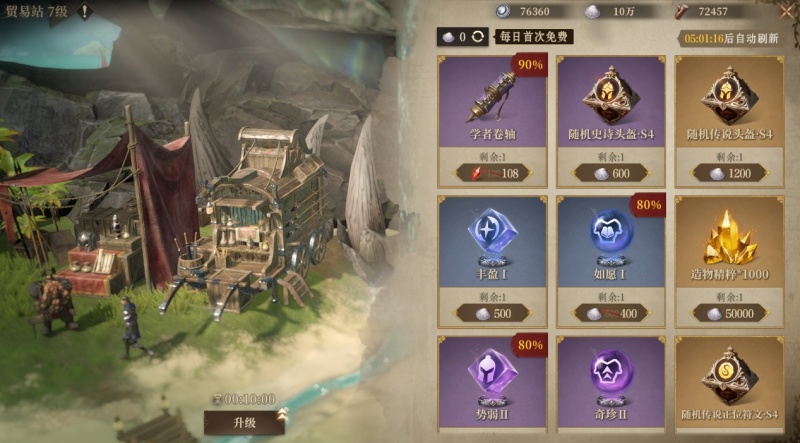Buy 丰盈 I for 500
This screenshot has width=800, height=443.
(491, 314)
